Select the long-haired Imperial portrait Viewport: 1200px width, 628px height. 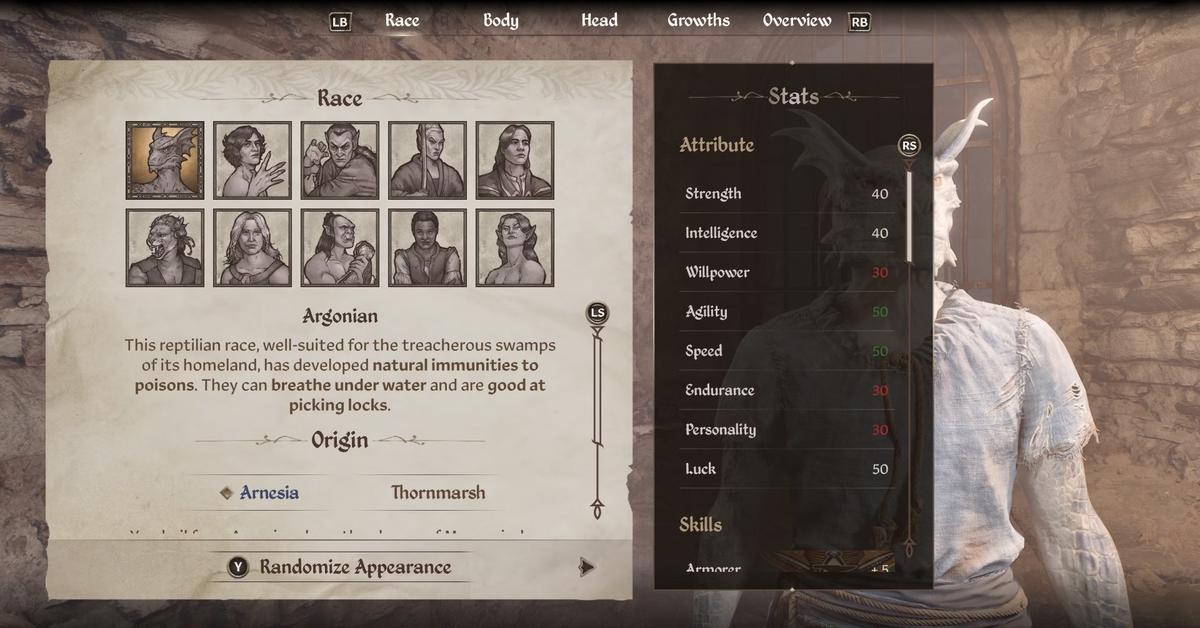pos(514,160)
